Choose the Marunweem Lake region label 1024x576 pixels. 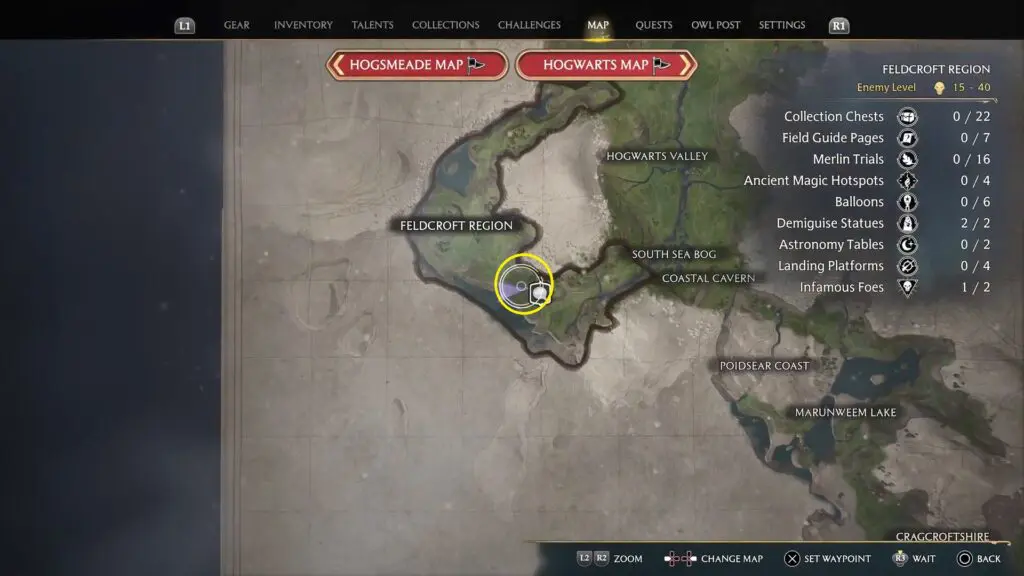point(845,412)
